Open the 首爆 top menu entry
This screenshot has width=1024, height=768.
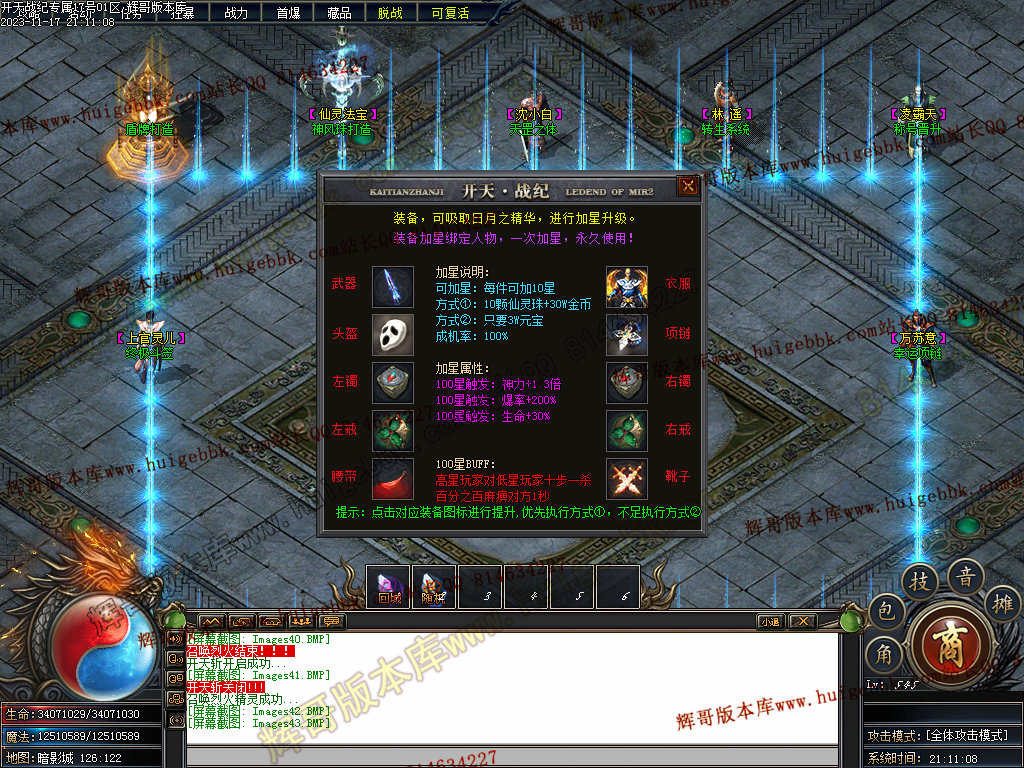pyautogui.click(x=288, y=13)
